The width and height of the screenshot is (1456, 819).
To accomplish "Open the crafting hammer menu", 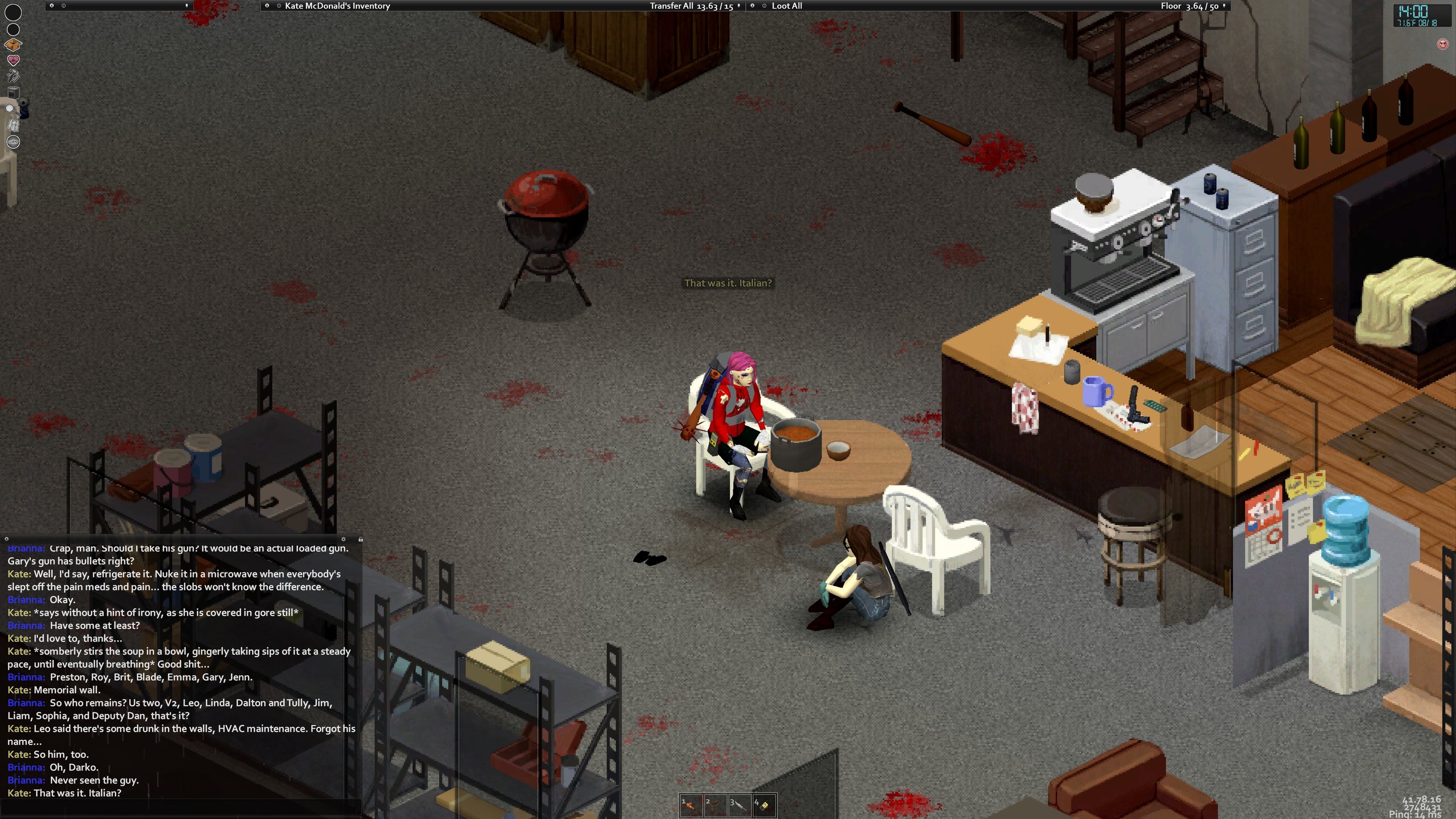I will point(13,76).
